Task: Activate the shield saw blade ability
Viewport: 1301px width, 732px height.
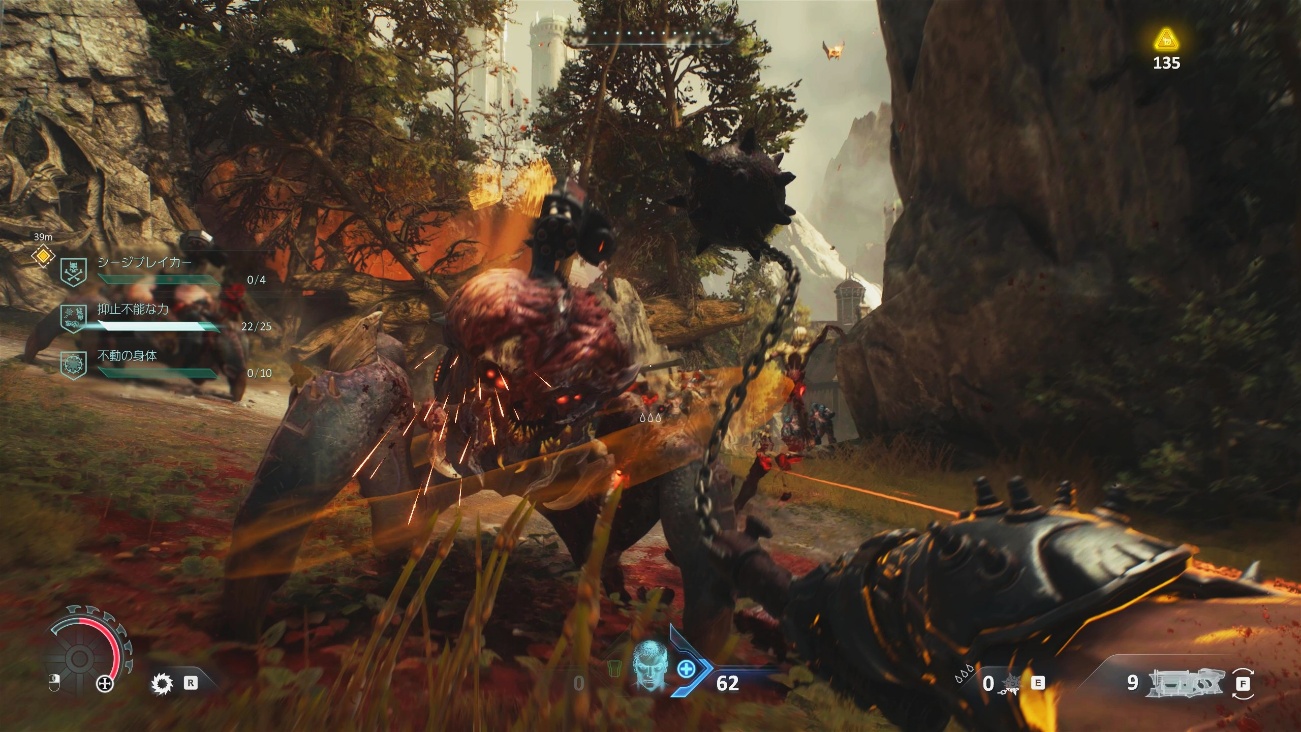Action: pos(162,684)
